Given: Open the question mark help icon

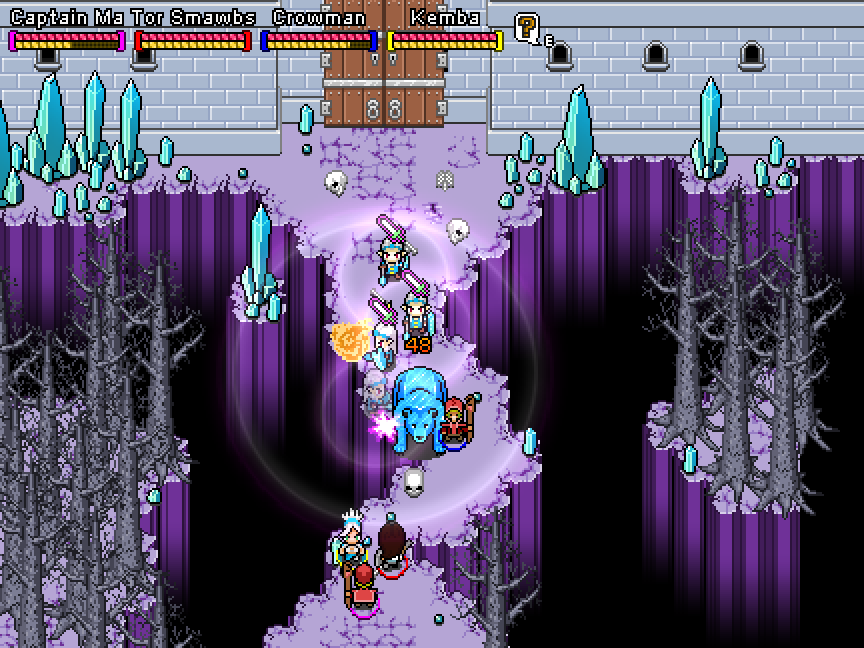Looking at the screenshot, I should [x=526, y=28].
